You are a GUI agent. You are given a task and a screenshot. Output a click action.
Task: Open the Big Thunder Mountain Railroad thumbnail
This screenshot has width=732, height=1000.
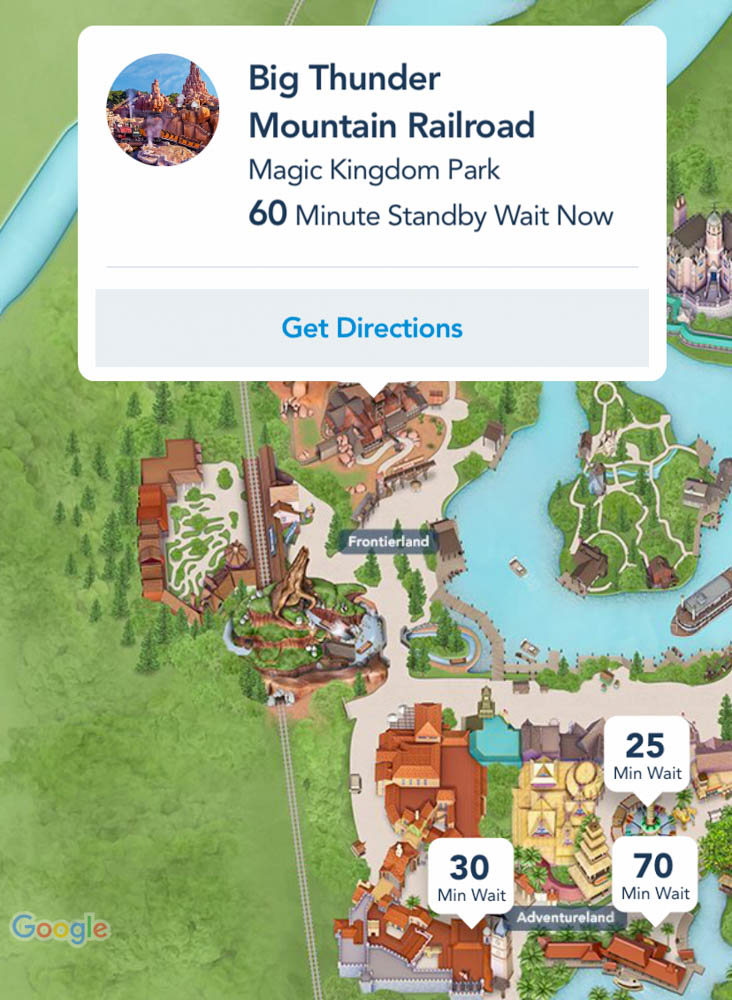[x=162, y=110]
